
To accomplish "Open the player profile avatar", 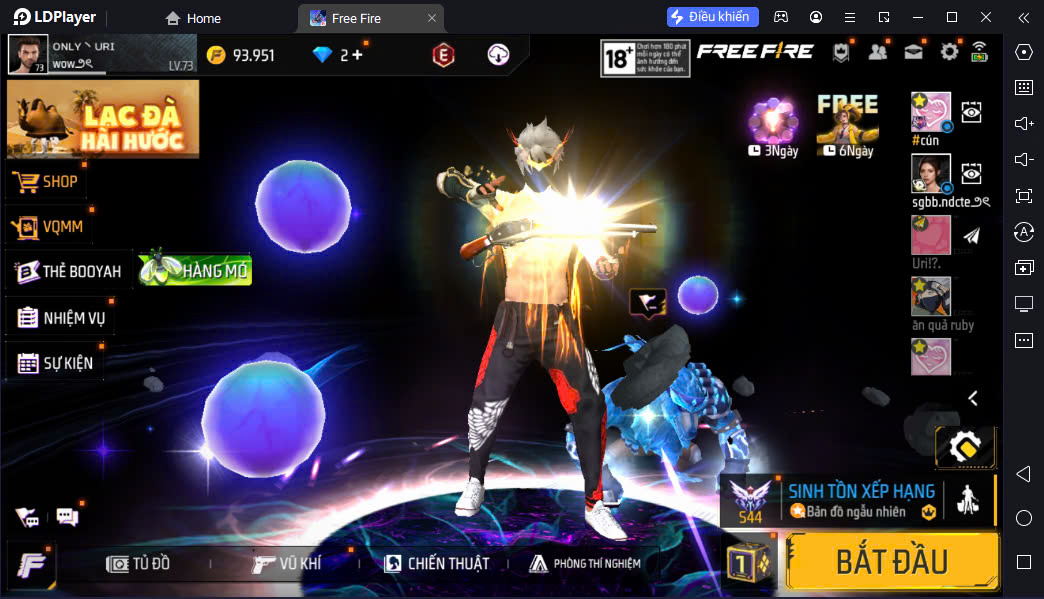I will tap(28, 54).
